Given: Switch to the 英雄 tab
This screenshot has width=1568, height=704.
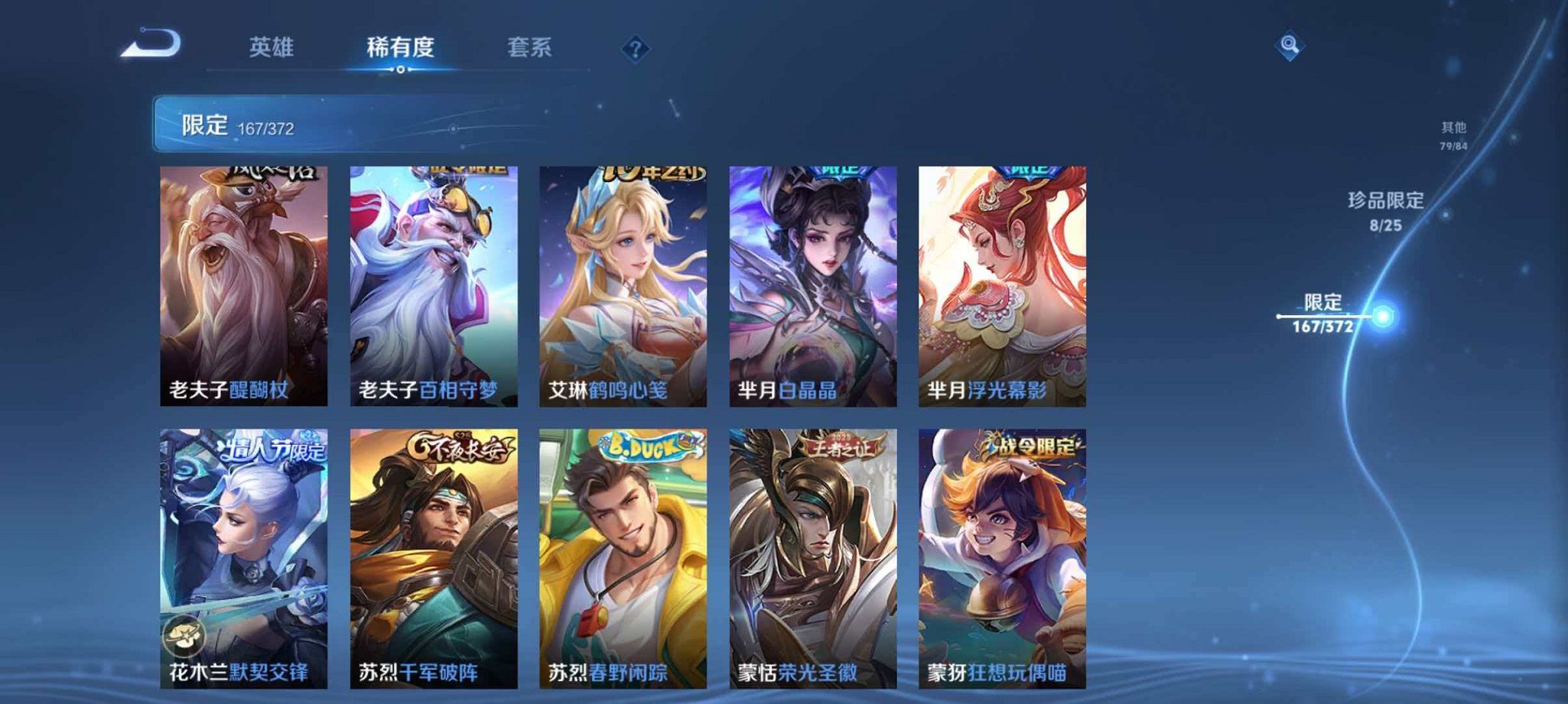Looking at the screenshot, I should 269,47.
